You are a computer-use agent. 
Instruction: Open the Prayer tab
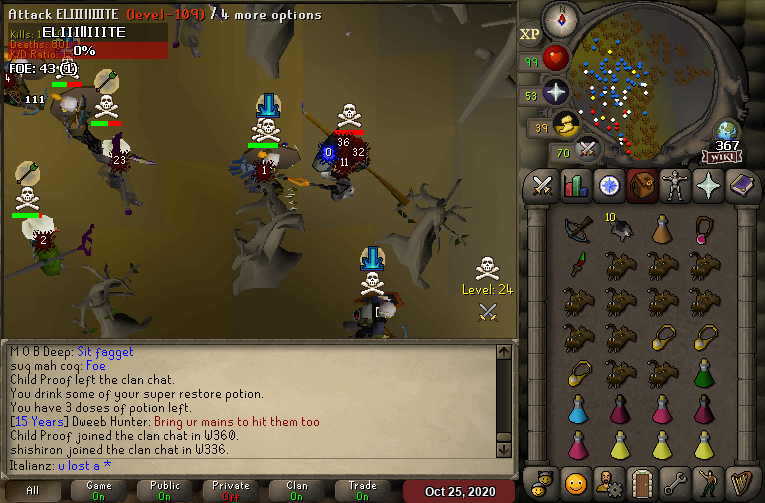click(706, 186)
